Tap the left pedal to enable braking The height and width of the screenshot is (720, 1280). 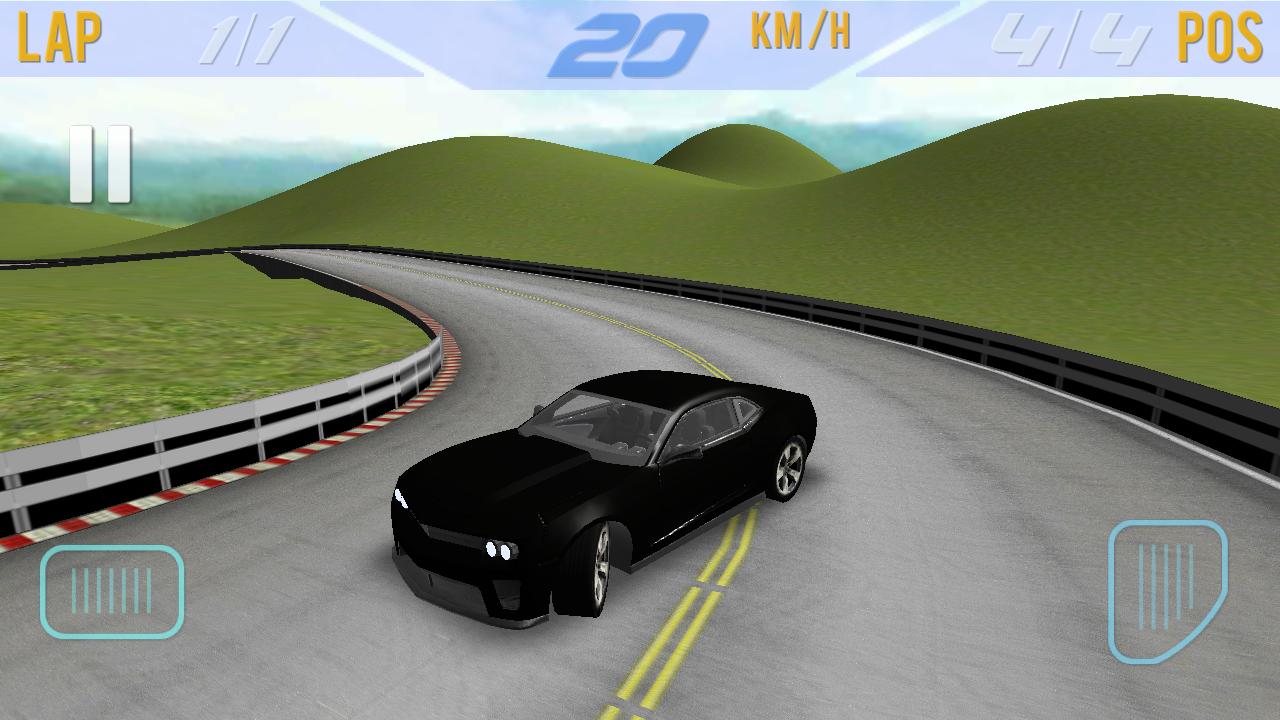[x=113, y=590]
